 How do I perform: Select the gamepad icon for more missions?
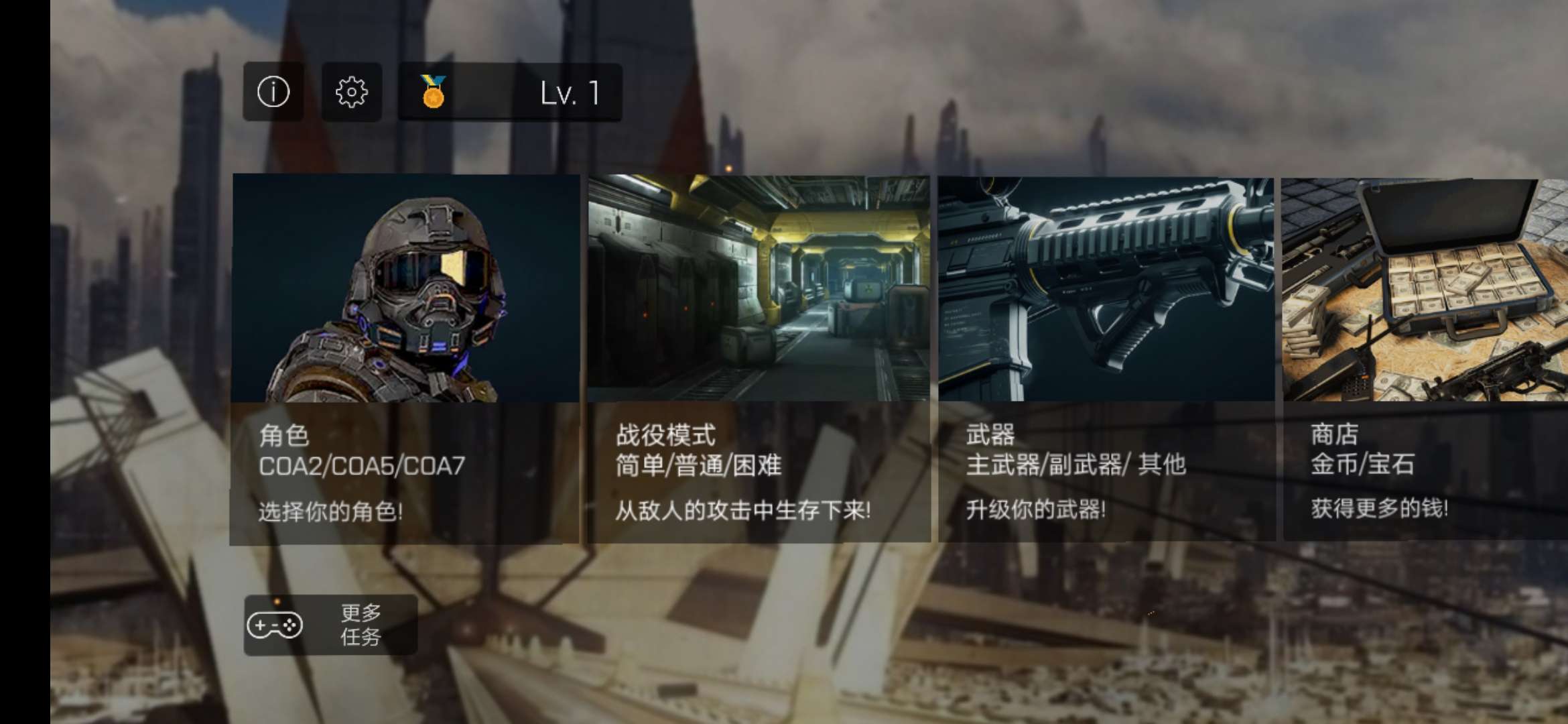pos(276,625)
